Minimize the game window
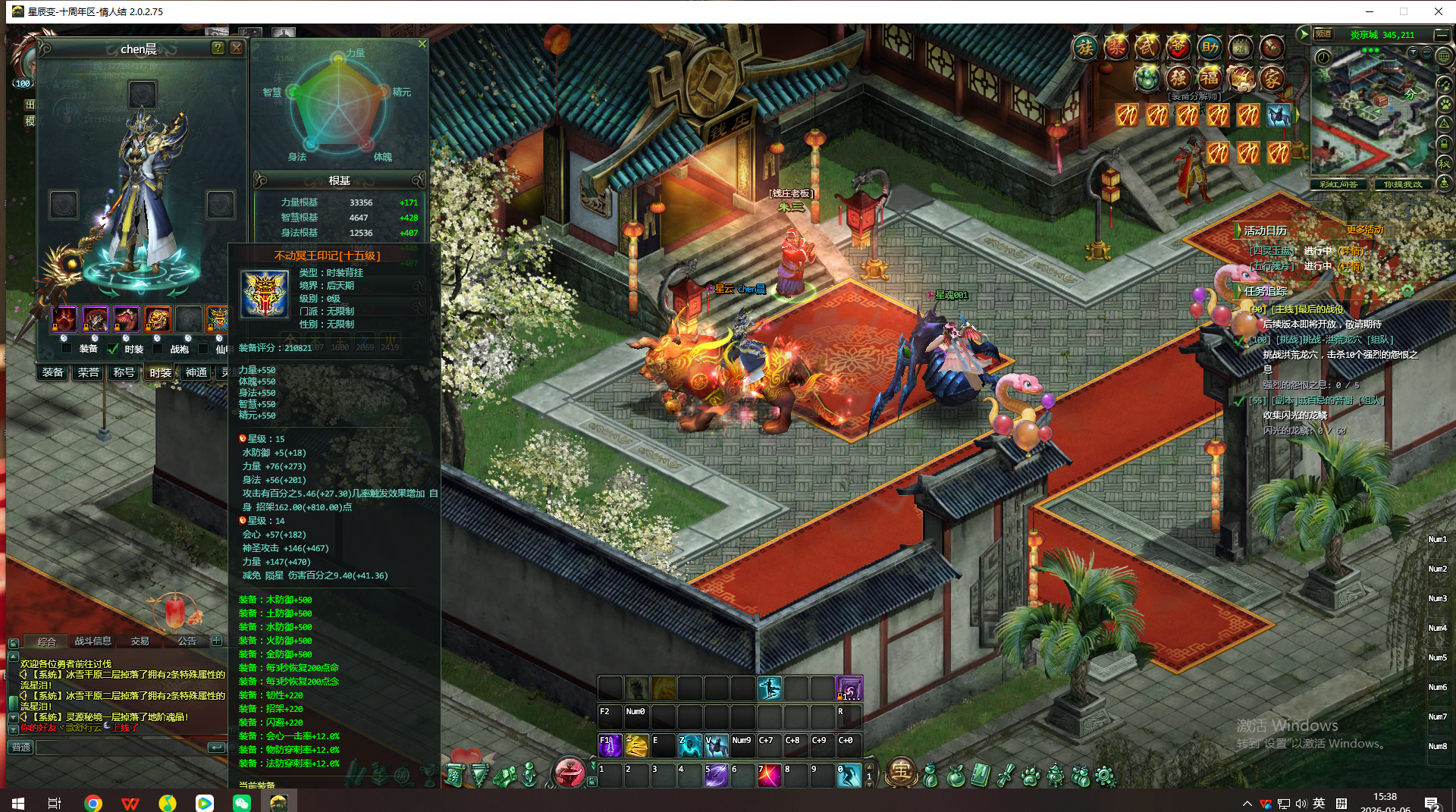 pyautogui.click(x=1370, y=11)
